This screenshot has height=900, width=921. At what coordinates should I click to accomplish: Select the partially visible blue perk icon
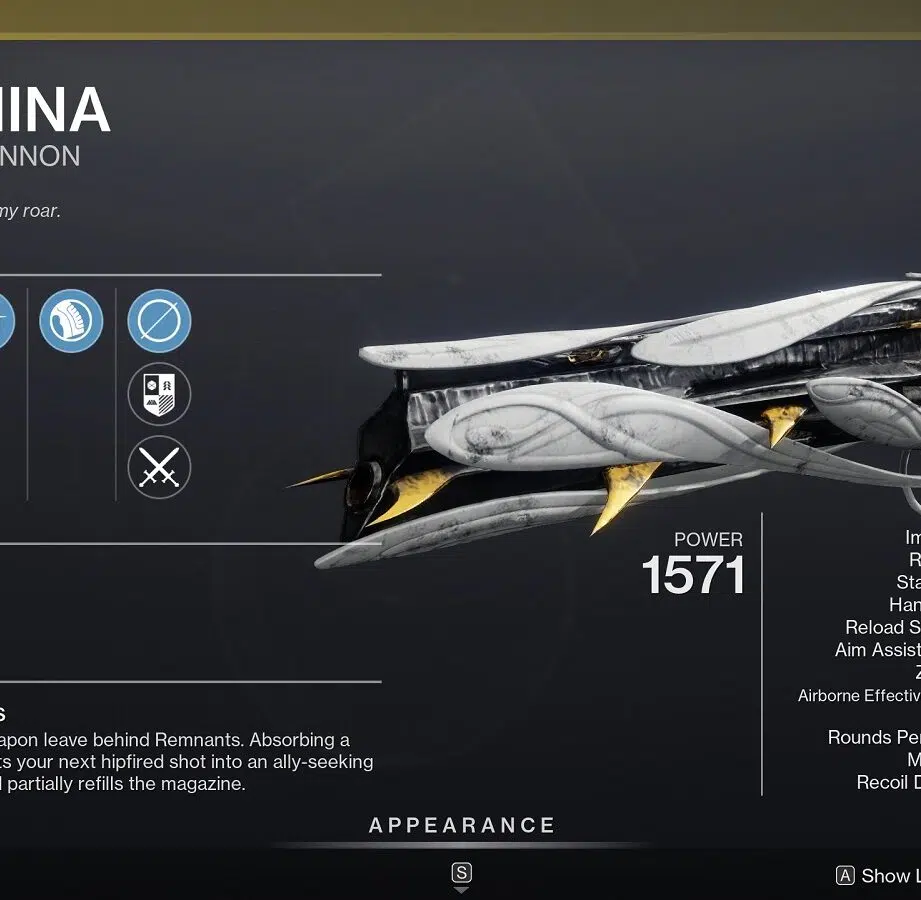point(5,321)
